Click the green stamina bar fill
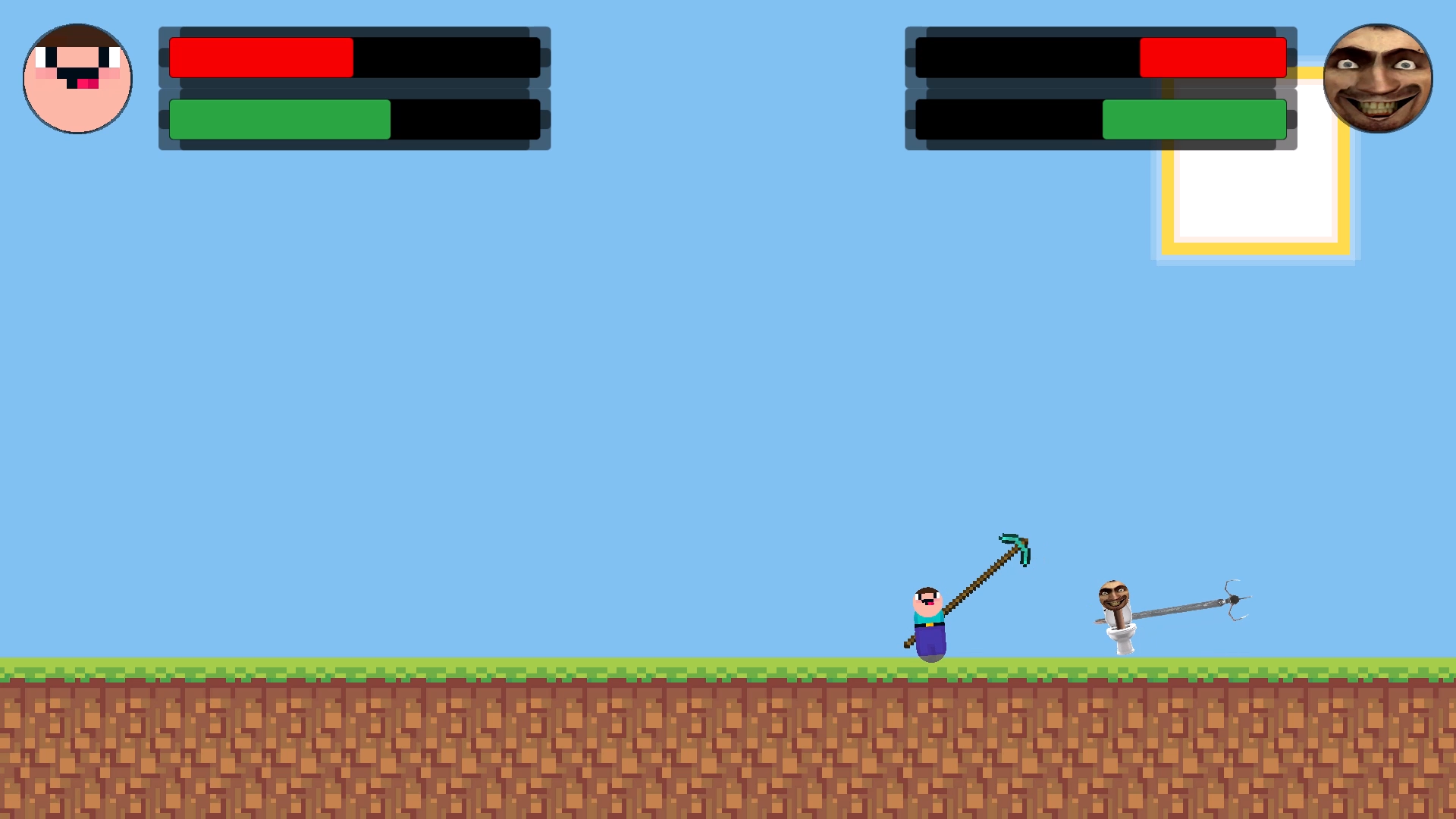1456x819 pixels. tap(279, 118)
